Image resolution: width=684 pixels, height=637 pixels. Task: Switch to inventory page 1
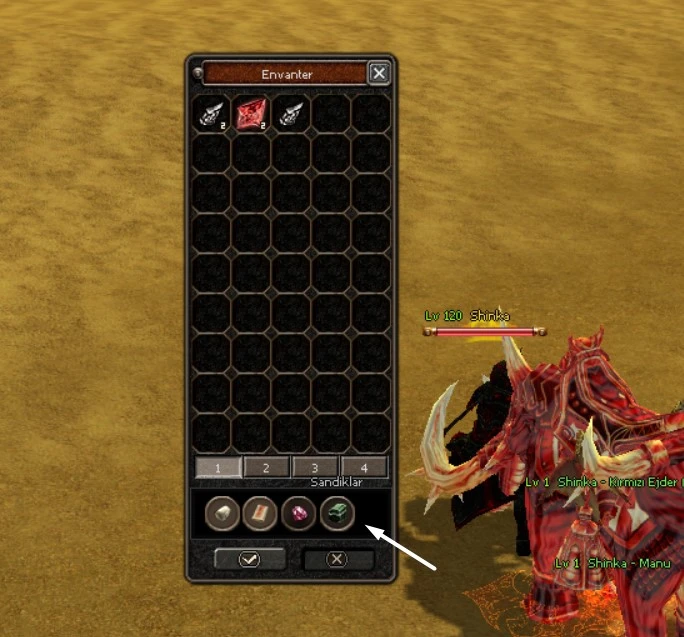[218, 467]
